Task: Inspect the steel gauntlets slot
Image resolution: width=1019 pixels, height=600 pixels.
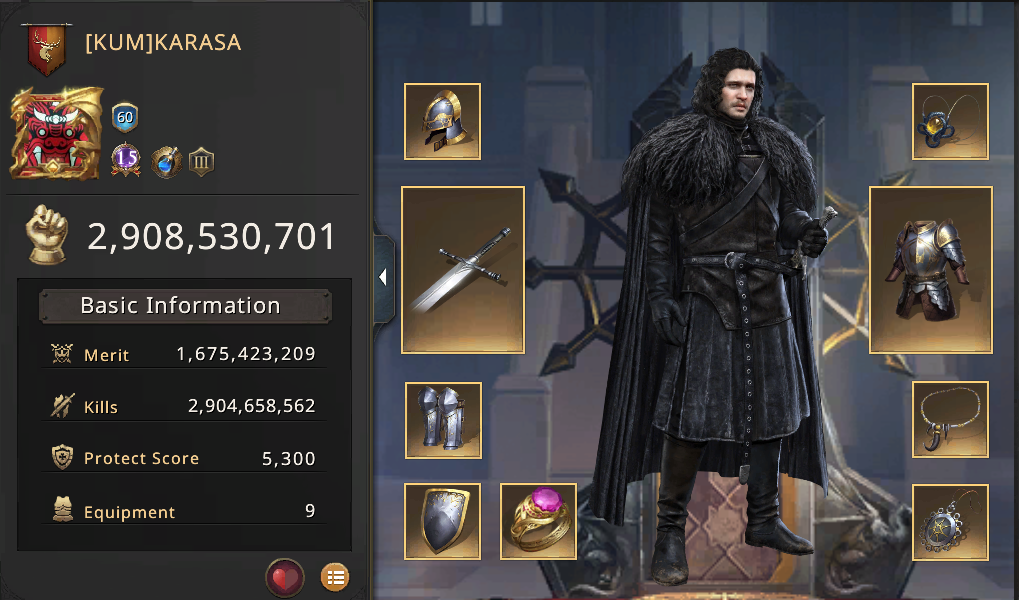Action: tap(443, 419)
